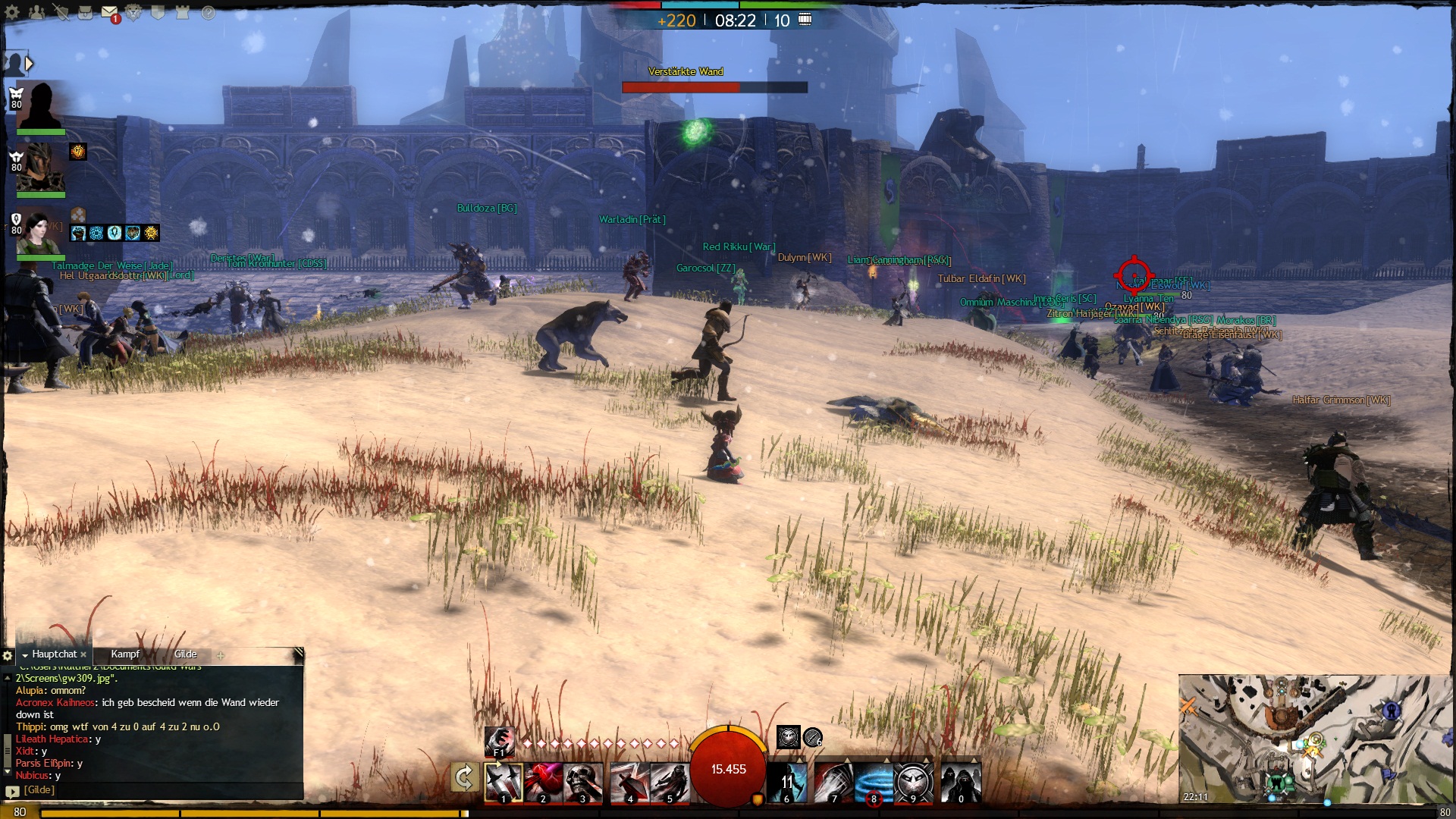Viewport: 1456px width, 819px height.
Task: Select the second party member portrait
Action: 41,168
